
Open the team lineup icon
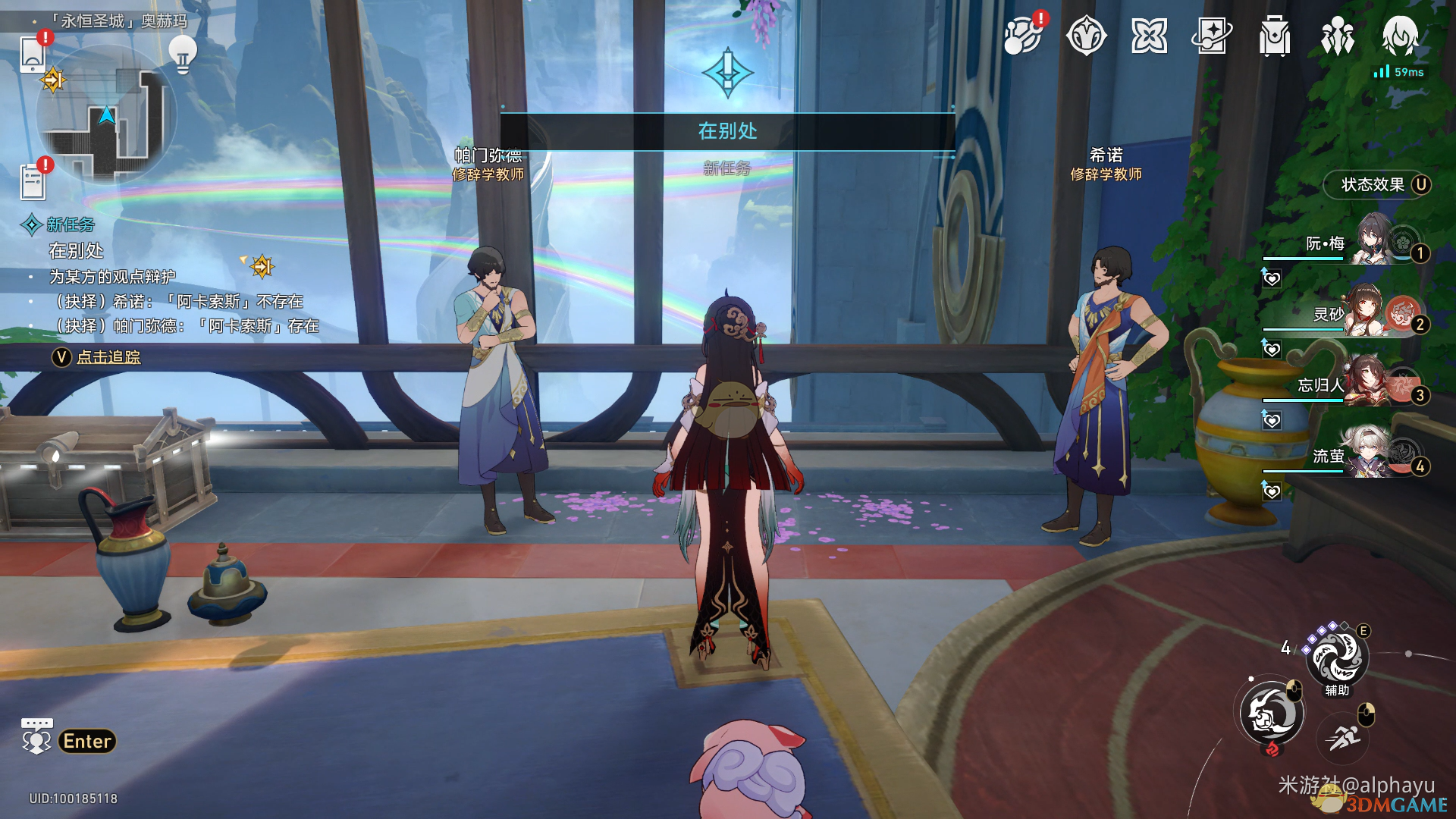pos(1338,36)
